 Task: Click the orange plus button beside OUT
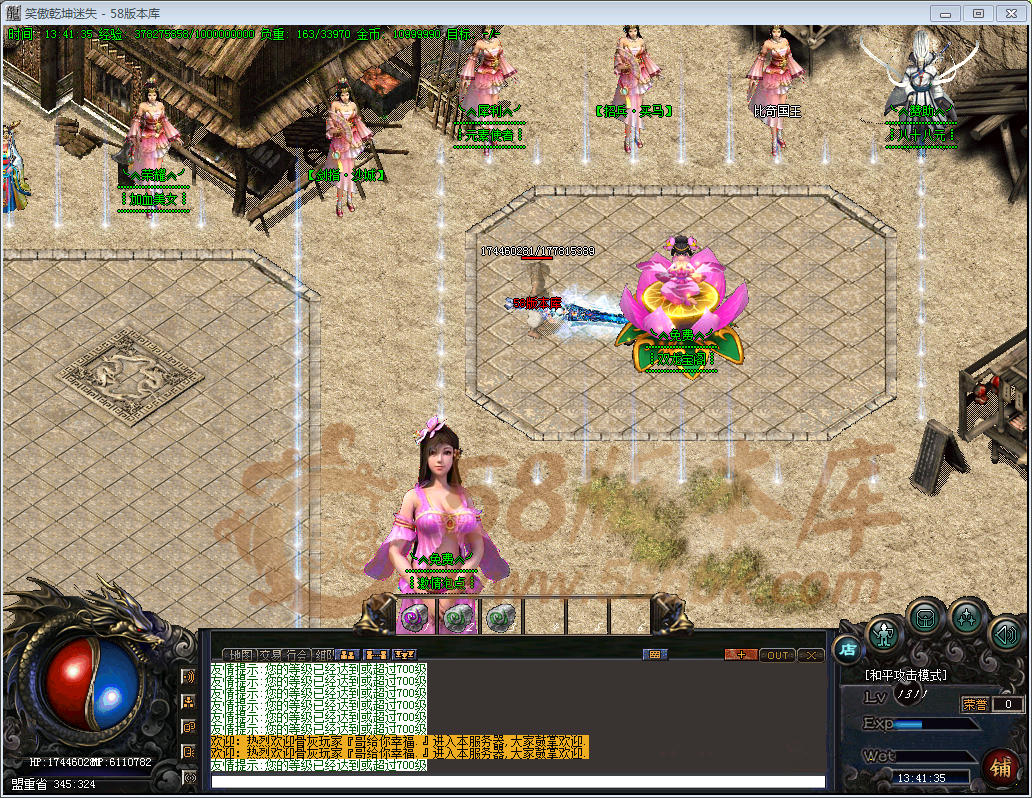pos(741,655)
